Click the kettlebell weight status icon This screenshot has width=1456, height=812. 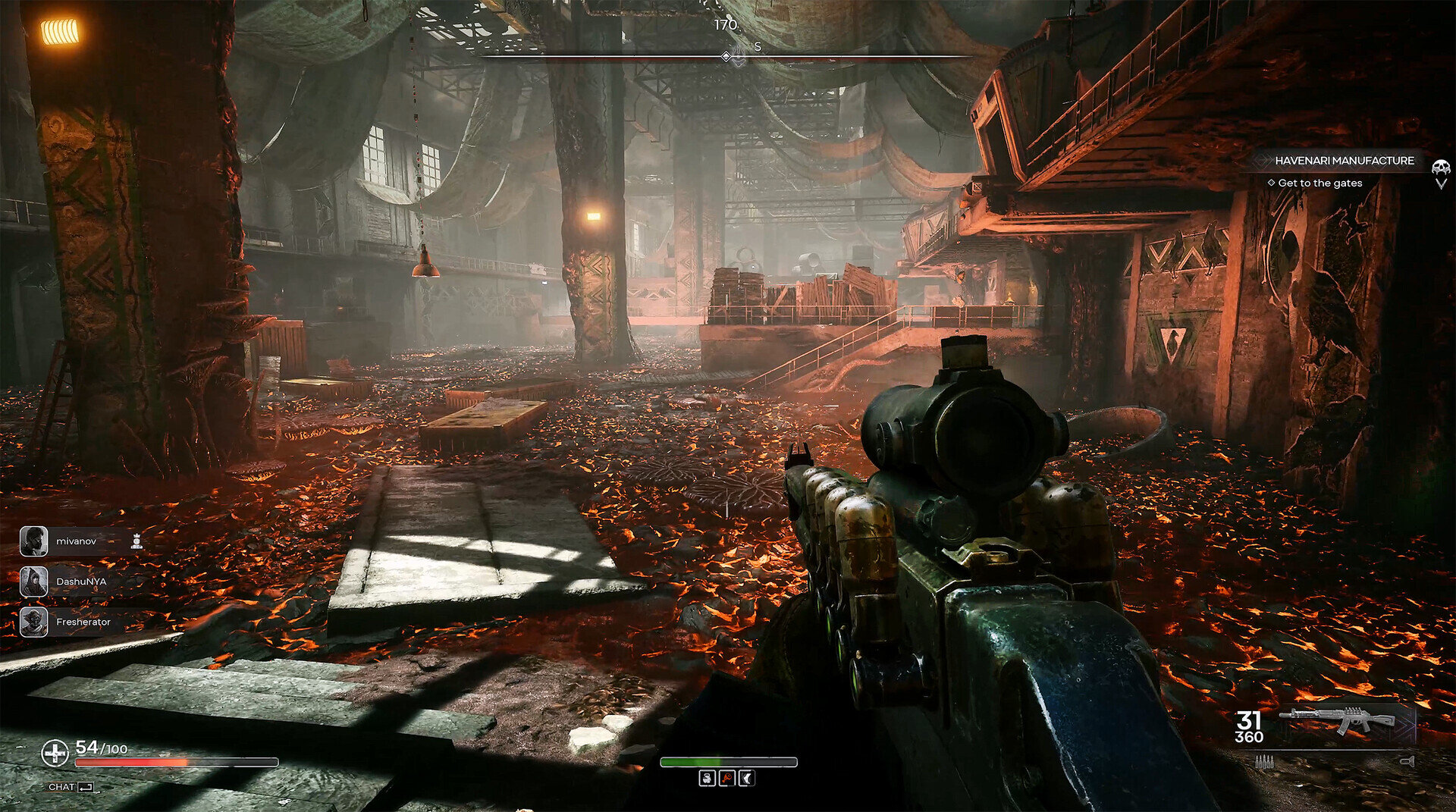707,779
